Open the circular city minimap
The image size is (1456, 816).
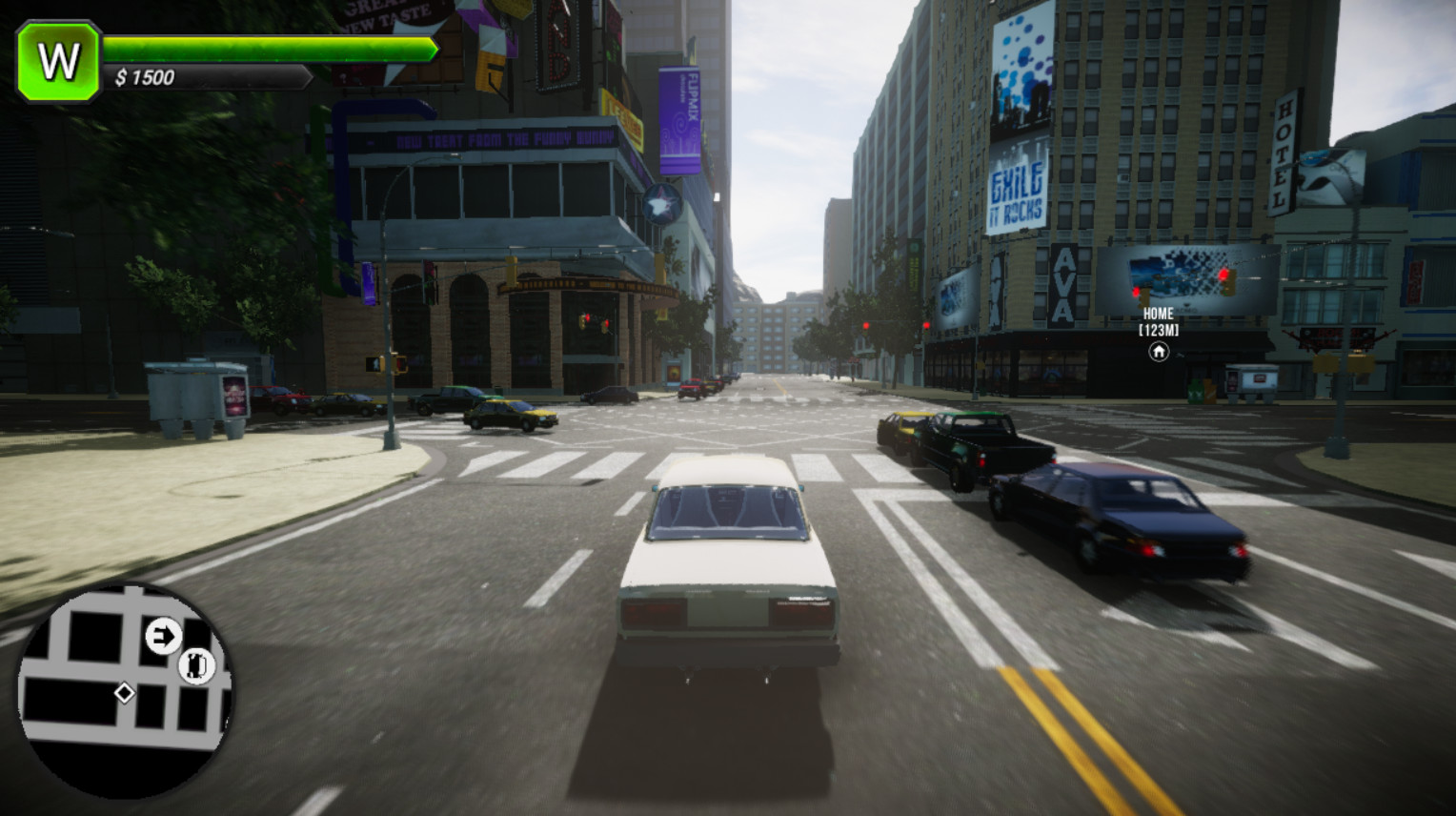[124, 691]
